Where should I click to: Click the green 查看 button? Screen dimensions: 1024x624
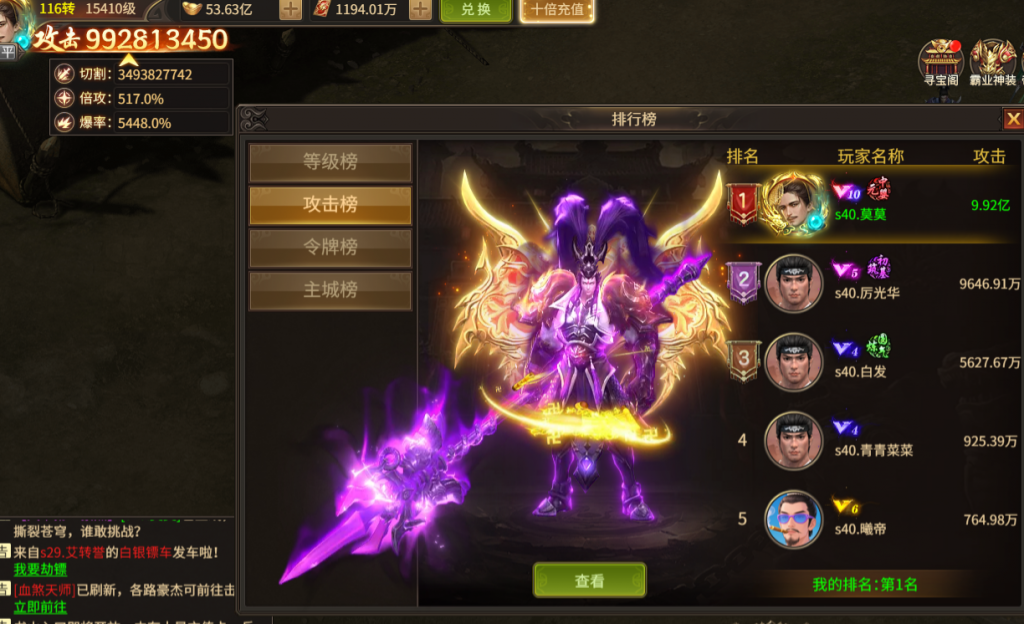[589, 581]
